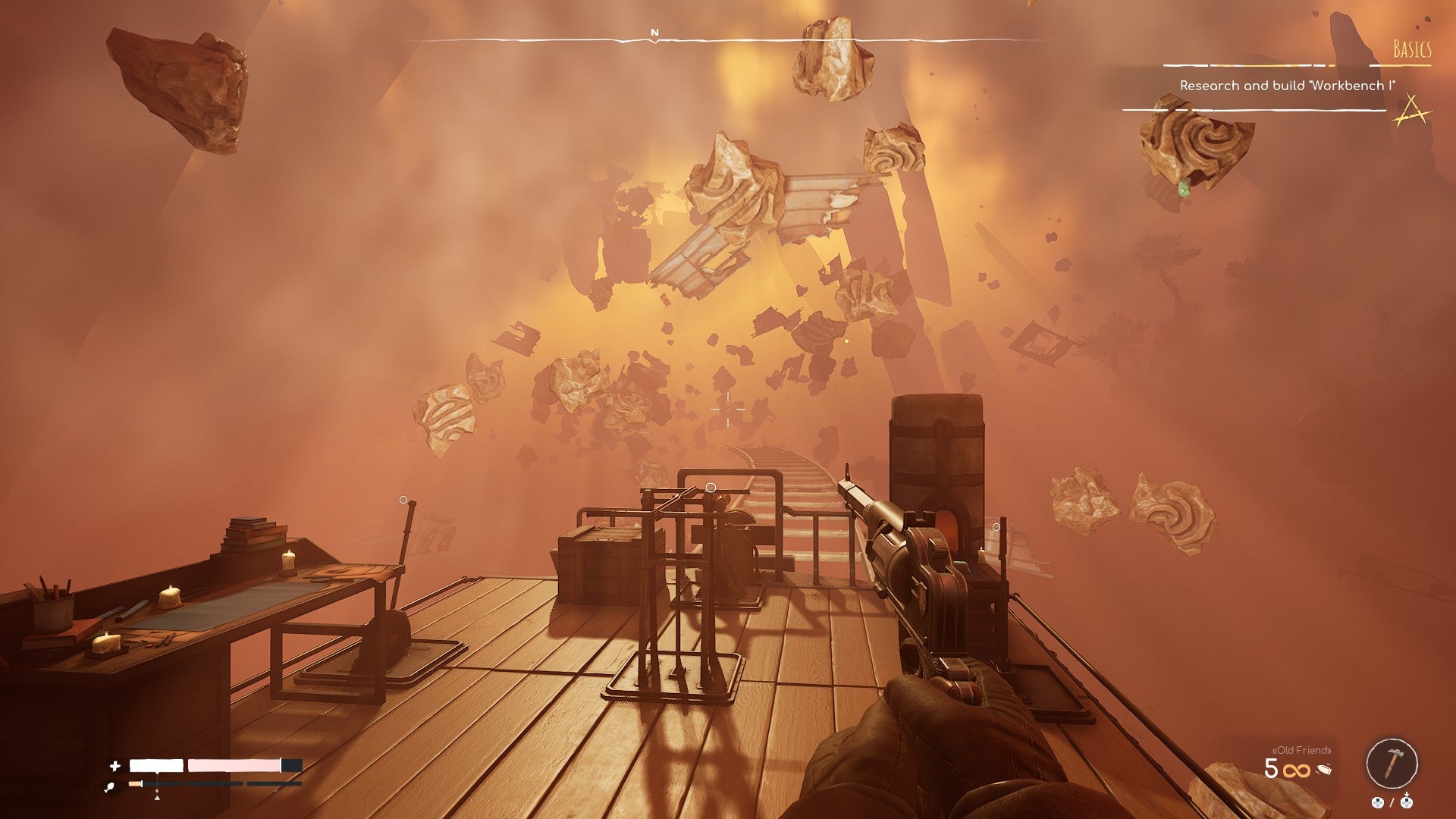The width and height of the screenshot is (1456, 819).
Task: Click the controller icon with the down arrow
Action: [1407, 802]
